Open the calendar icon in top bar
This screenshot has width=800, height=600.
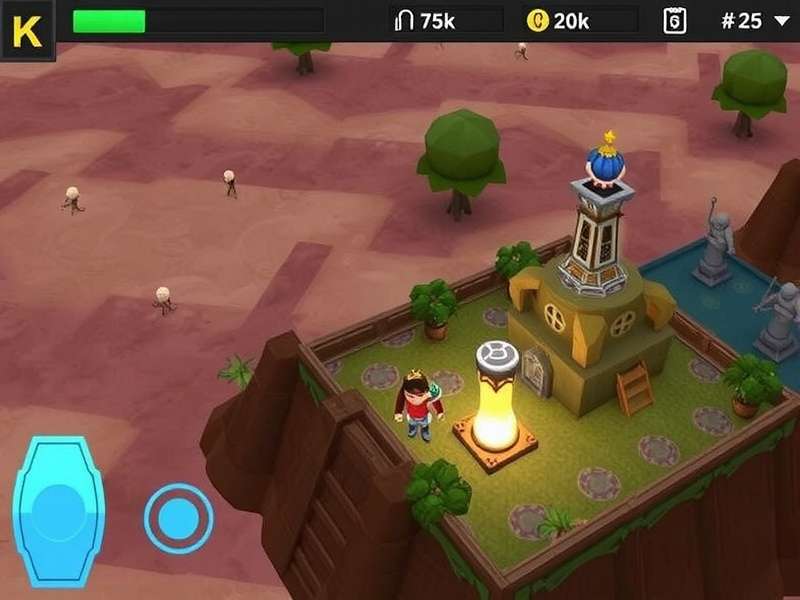pyautogui.click(x=675, y=21)
